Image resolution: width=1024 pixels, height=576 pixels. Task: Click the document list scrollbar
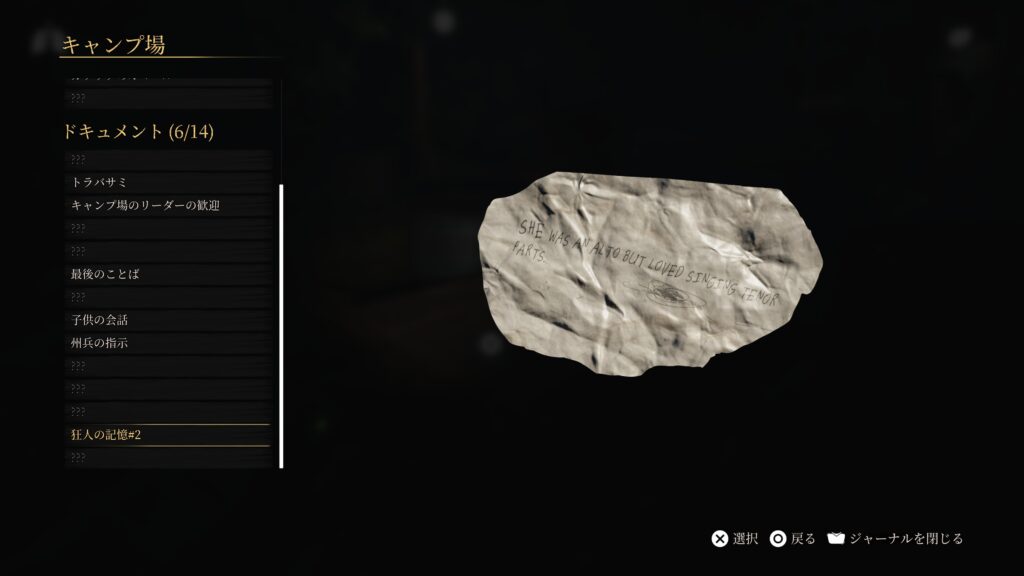point(281,325)
